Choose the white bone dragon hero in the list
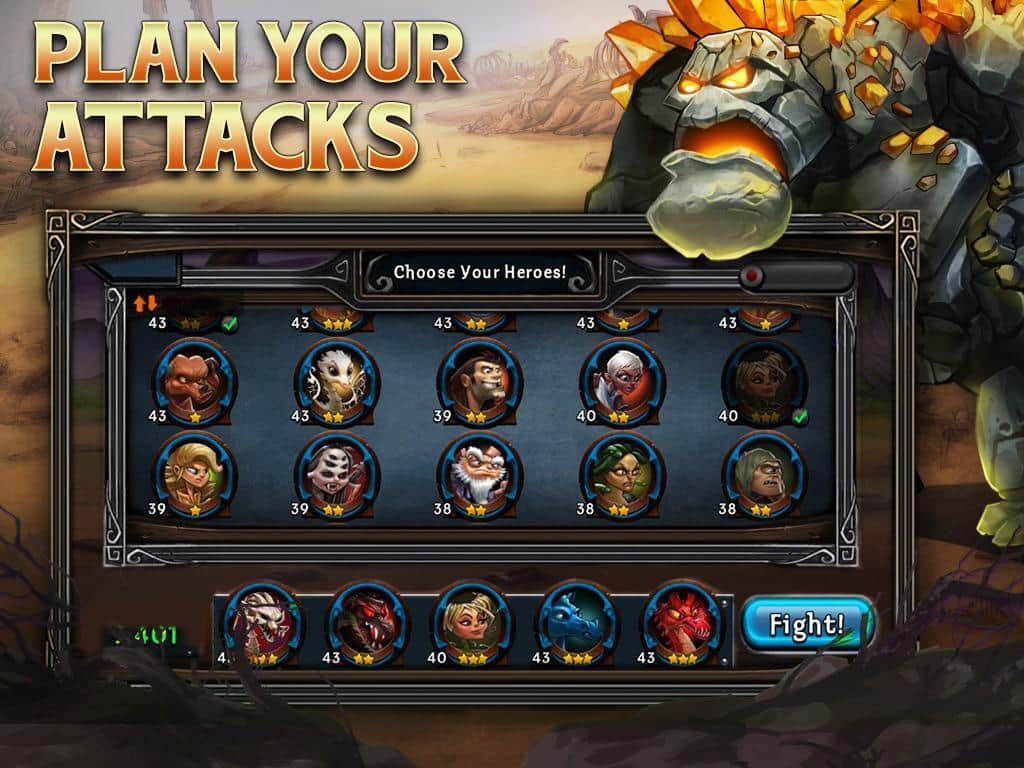1024x768 pixels. pos(336,379)
